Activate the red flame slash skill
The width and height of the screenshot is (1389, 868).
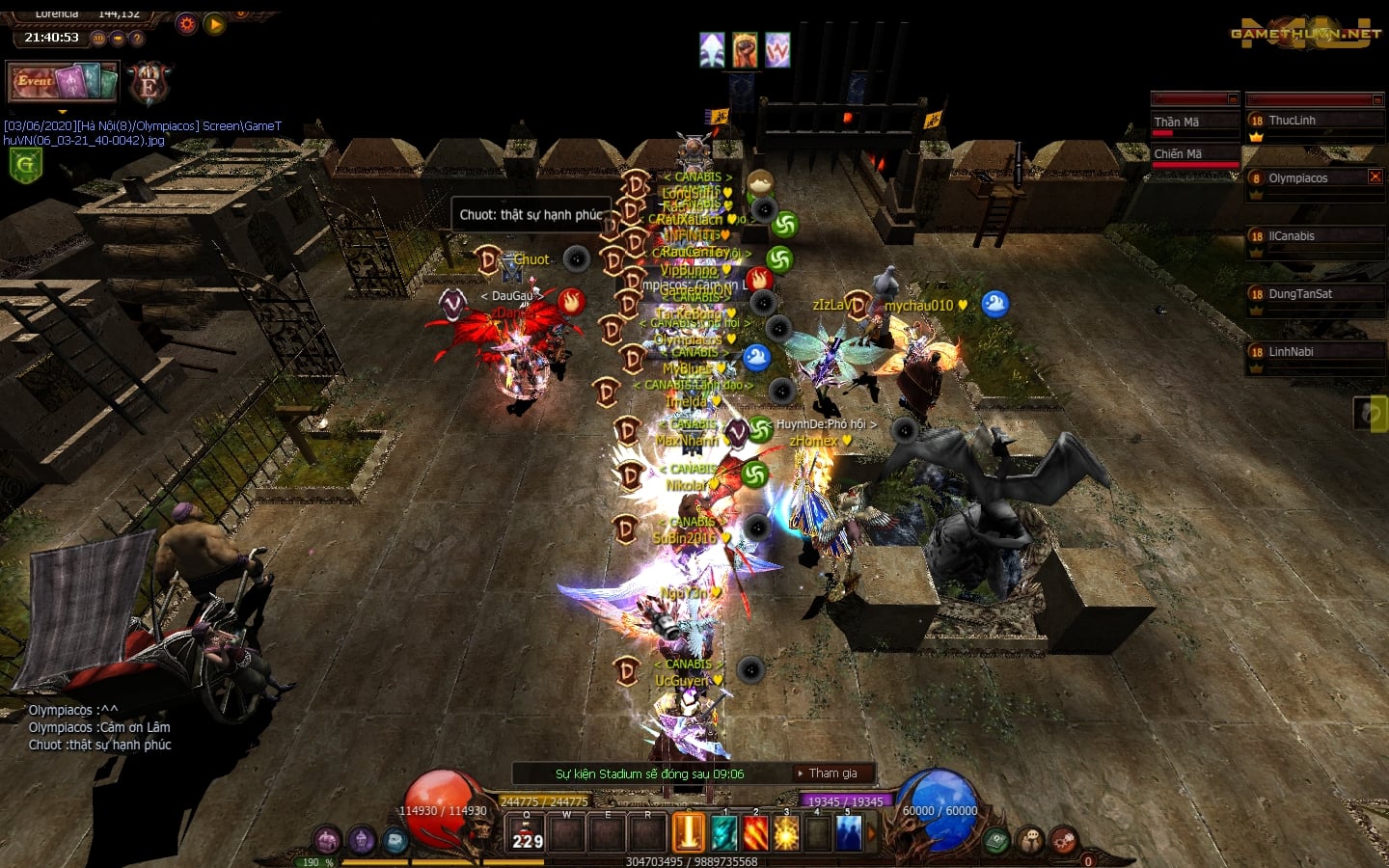click(755, 833)
